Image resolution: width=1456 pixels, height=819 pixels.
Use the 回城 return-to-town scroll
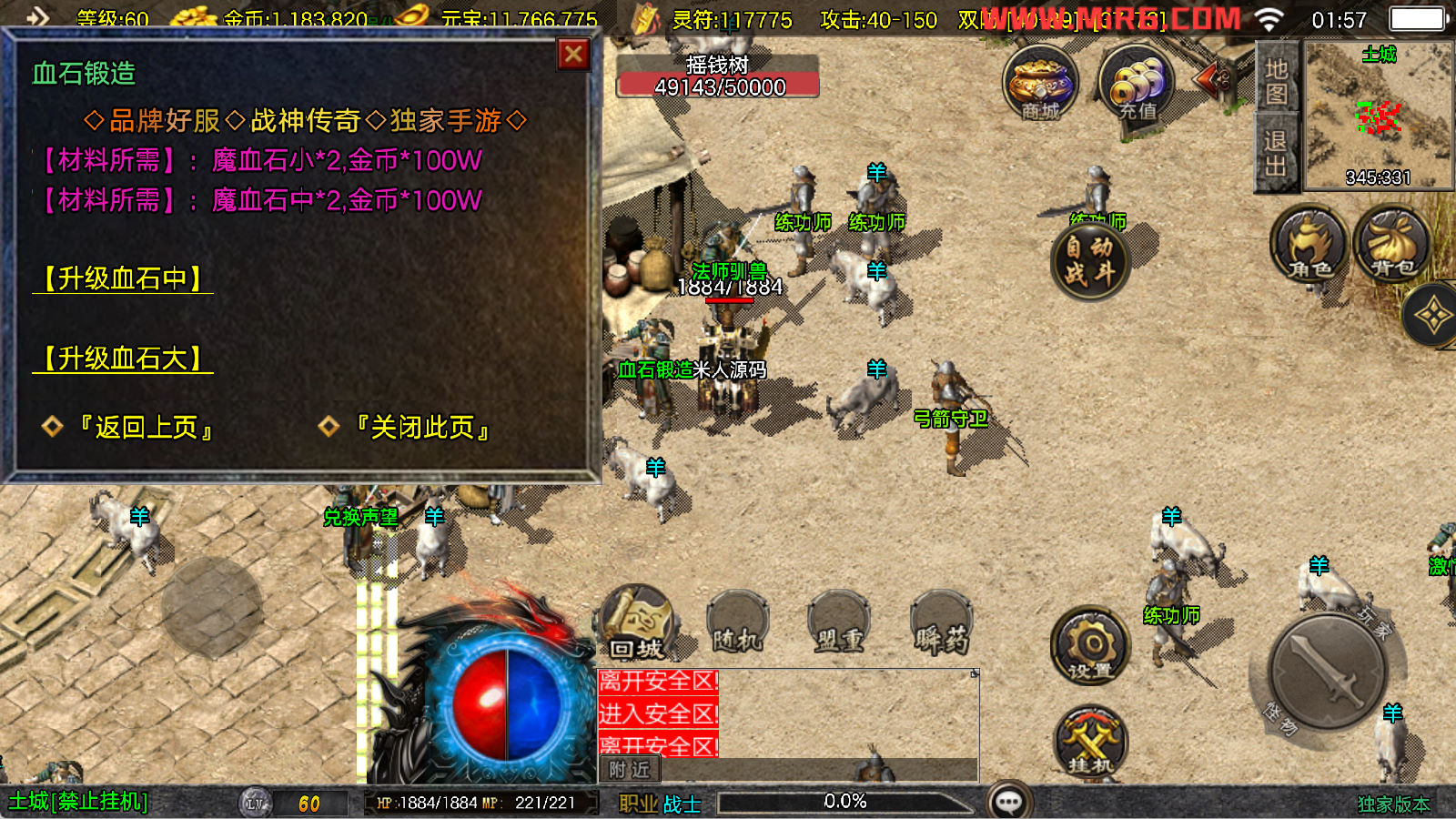637,623
